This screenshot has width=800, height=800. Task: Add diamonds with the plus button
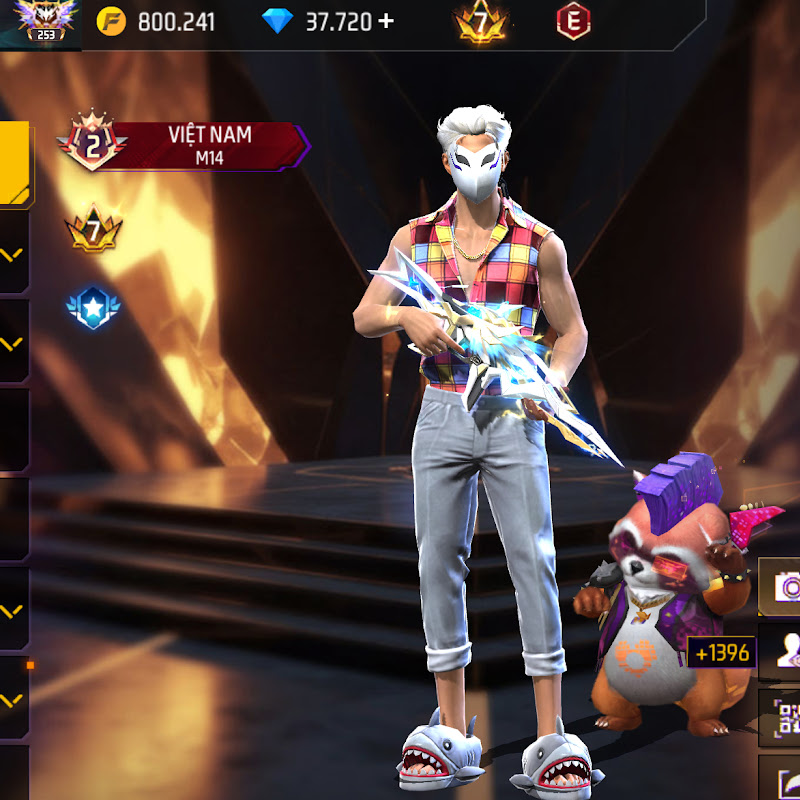click(x=386, y=21)
